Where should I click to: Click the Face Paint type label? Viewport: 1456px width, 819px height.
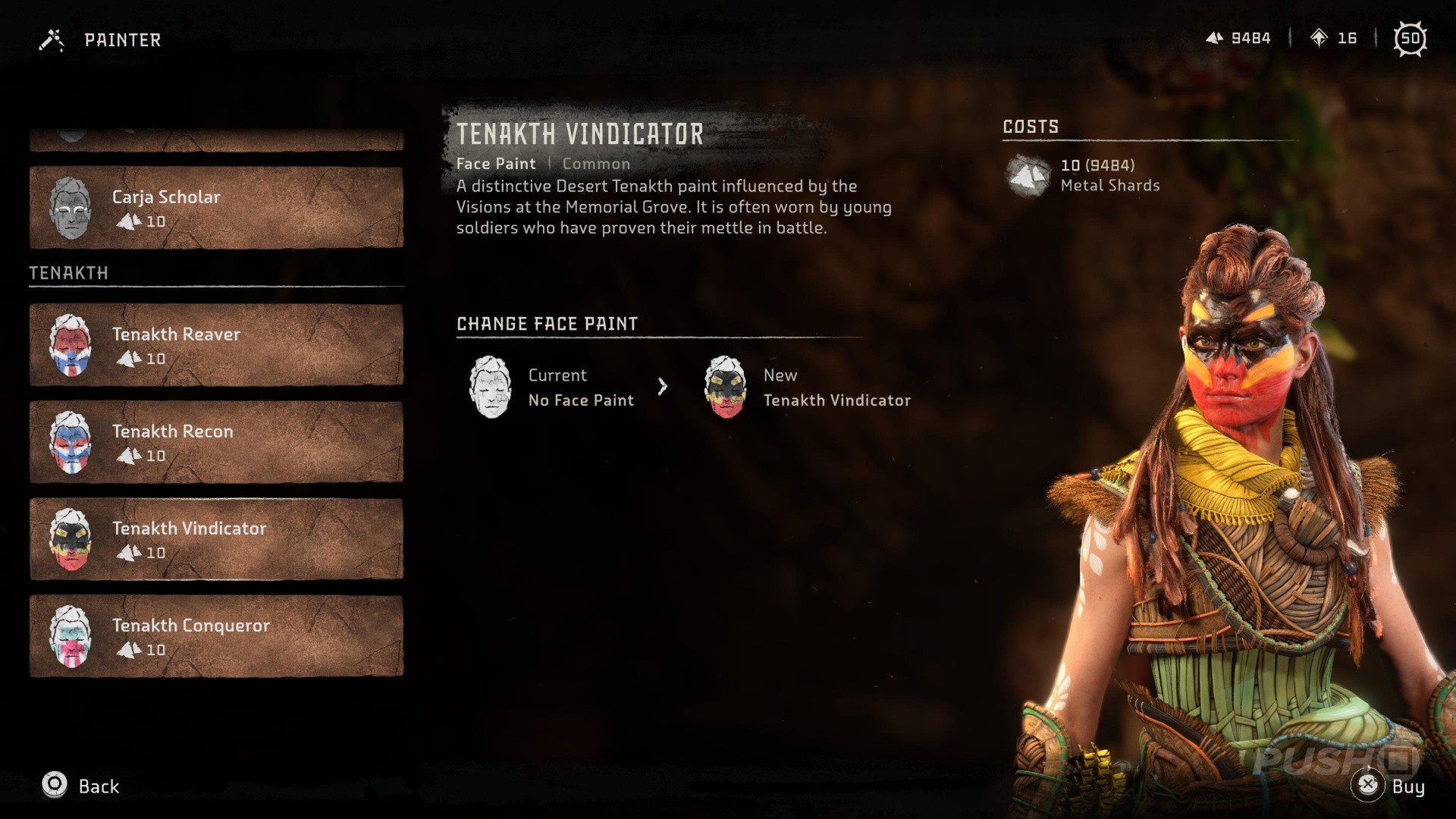[496, 163]
